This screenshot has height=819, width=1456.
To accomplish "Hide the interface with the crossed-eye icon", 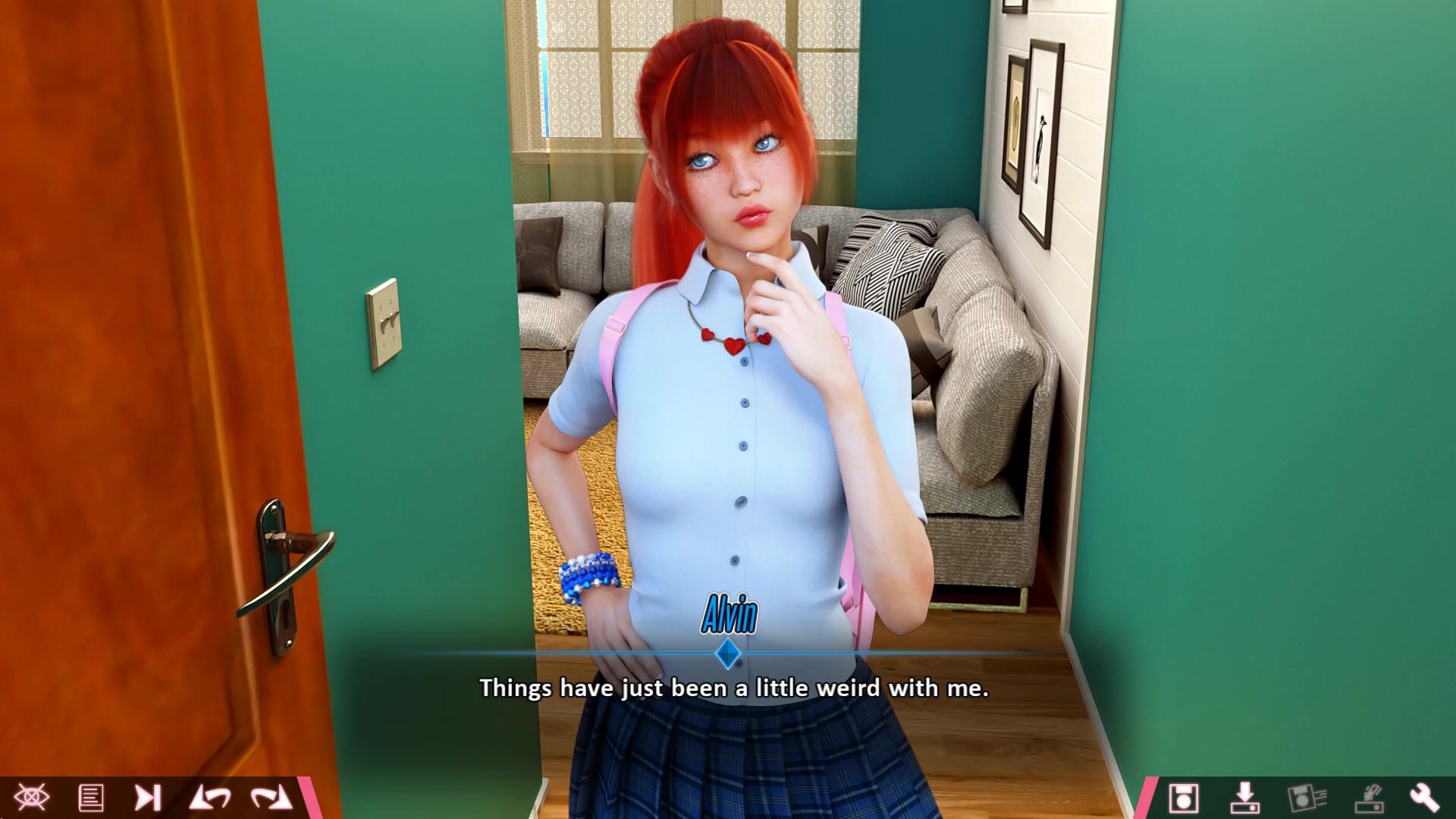I will (31, 798).
